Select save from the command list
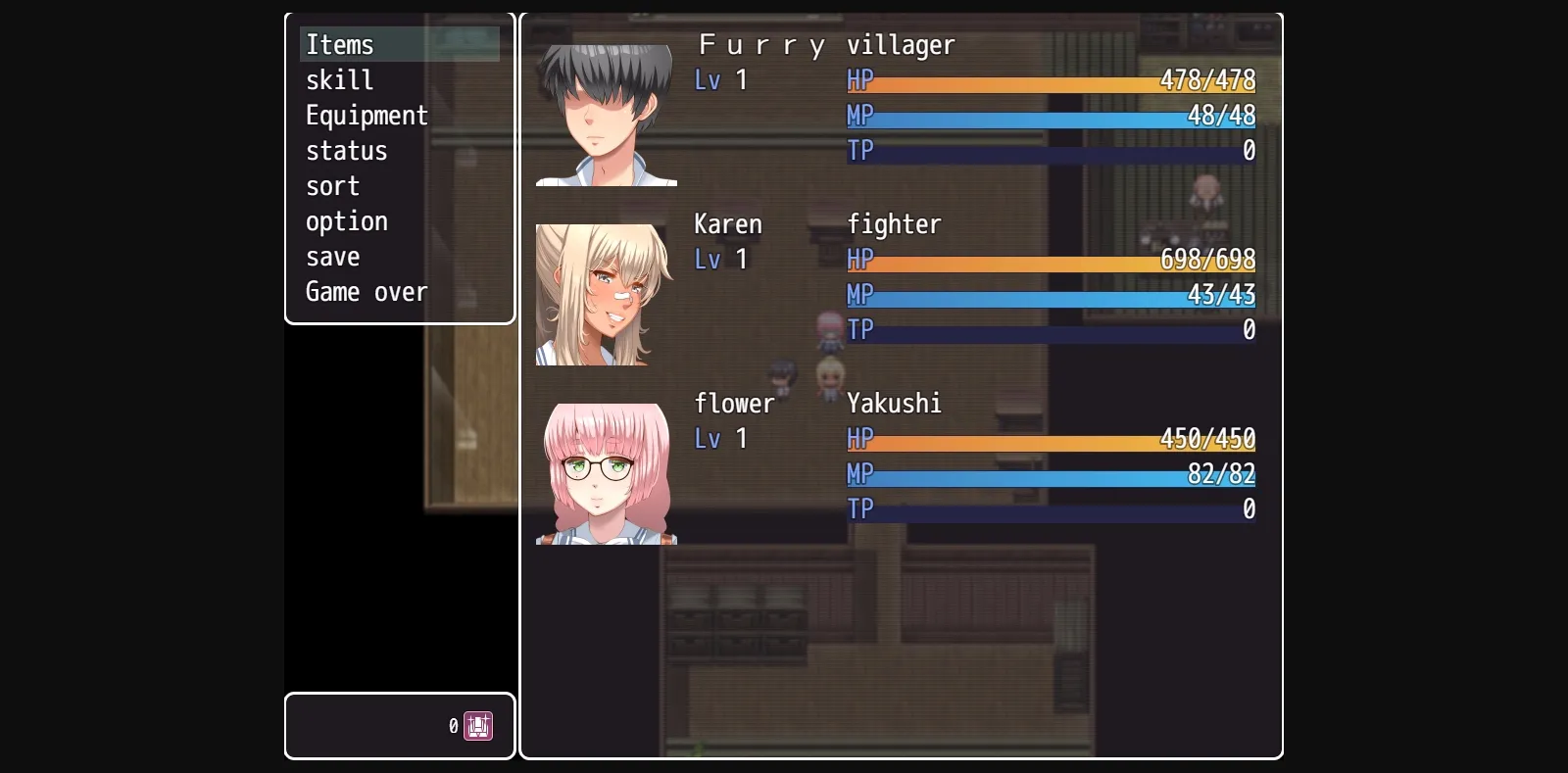The image size is (1568, 773). (x=332, y=256)
